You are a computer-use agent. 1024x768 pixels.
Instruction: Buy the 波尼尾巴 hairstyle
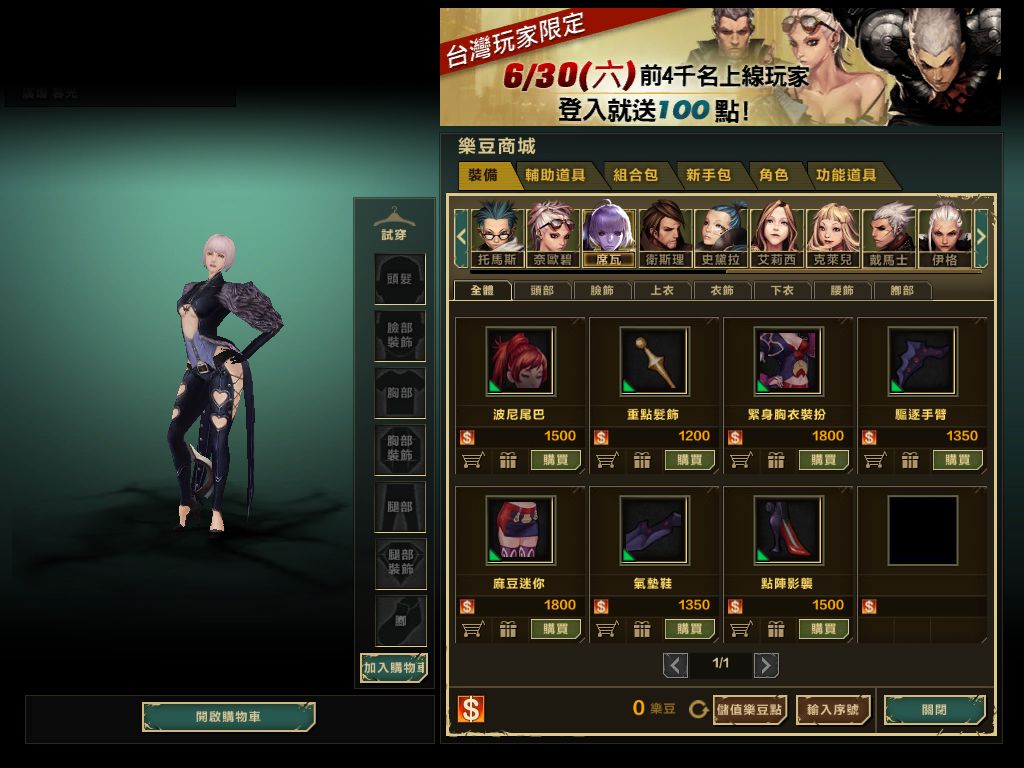coord(556,460)
